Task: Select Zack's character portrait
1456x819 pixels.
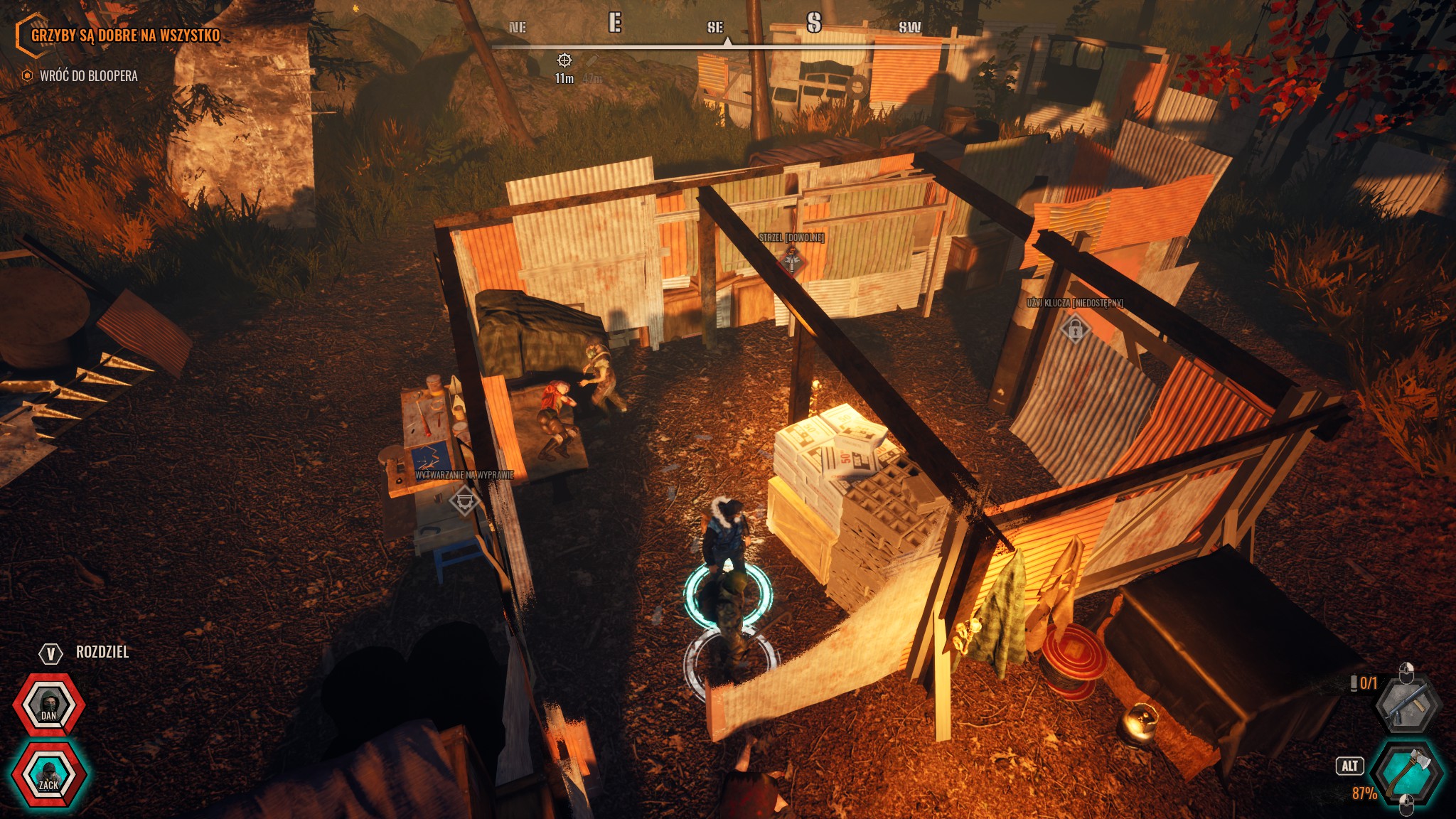Action: [x=48, y=774]
